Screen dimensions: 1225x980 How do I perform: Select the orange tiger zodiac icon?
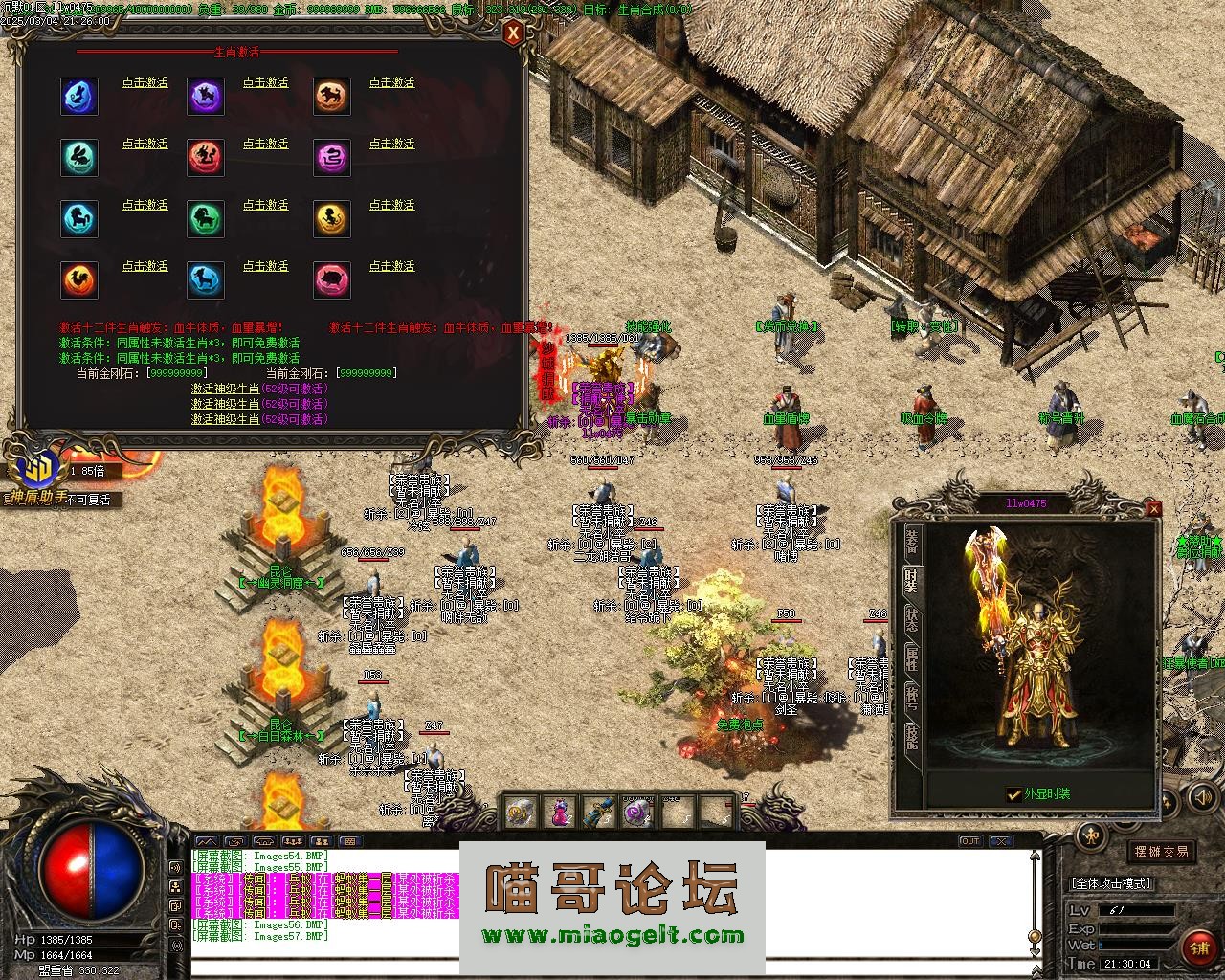click(x=332, y=97)
